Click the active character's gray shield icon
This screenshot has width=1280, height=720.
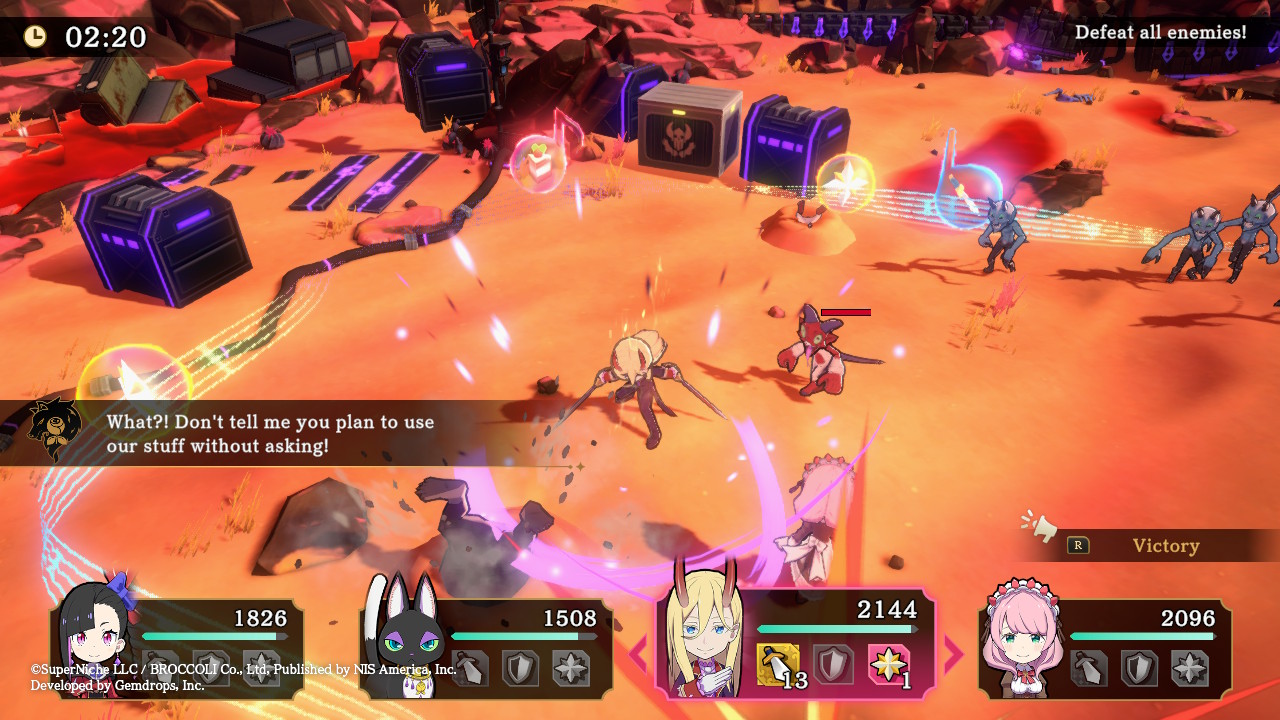pyautogui.click(x=832, y=664)
